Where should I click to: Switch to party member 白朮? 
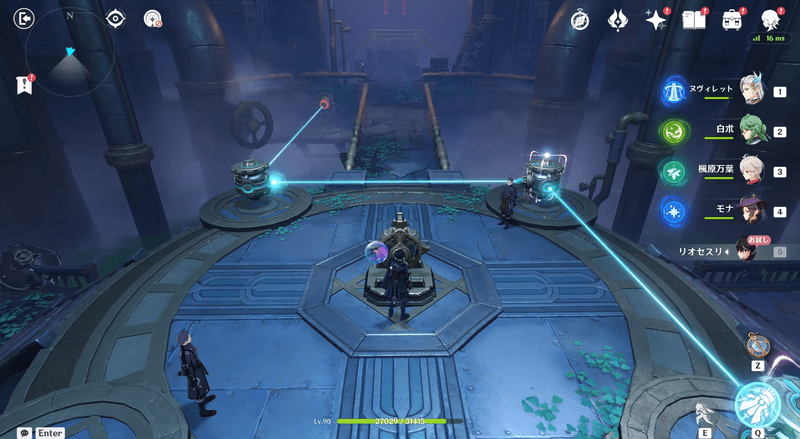pos(754,130)
